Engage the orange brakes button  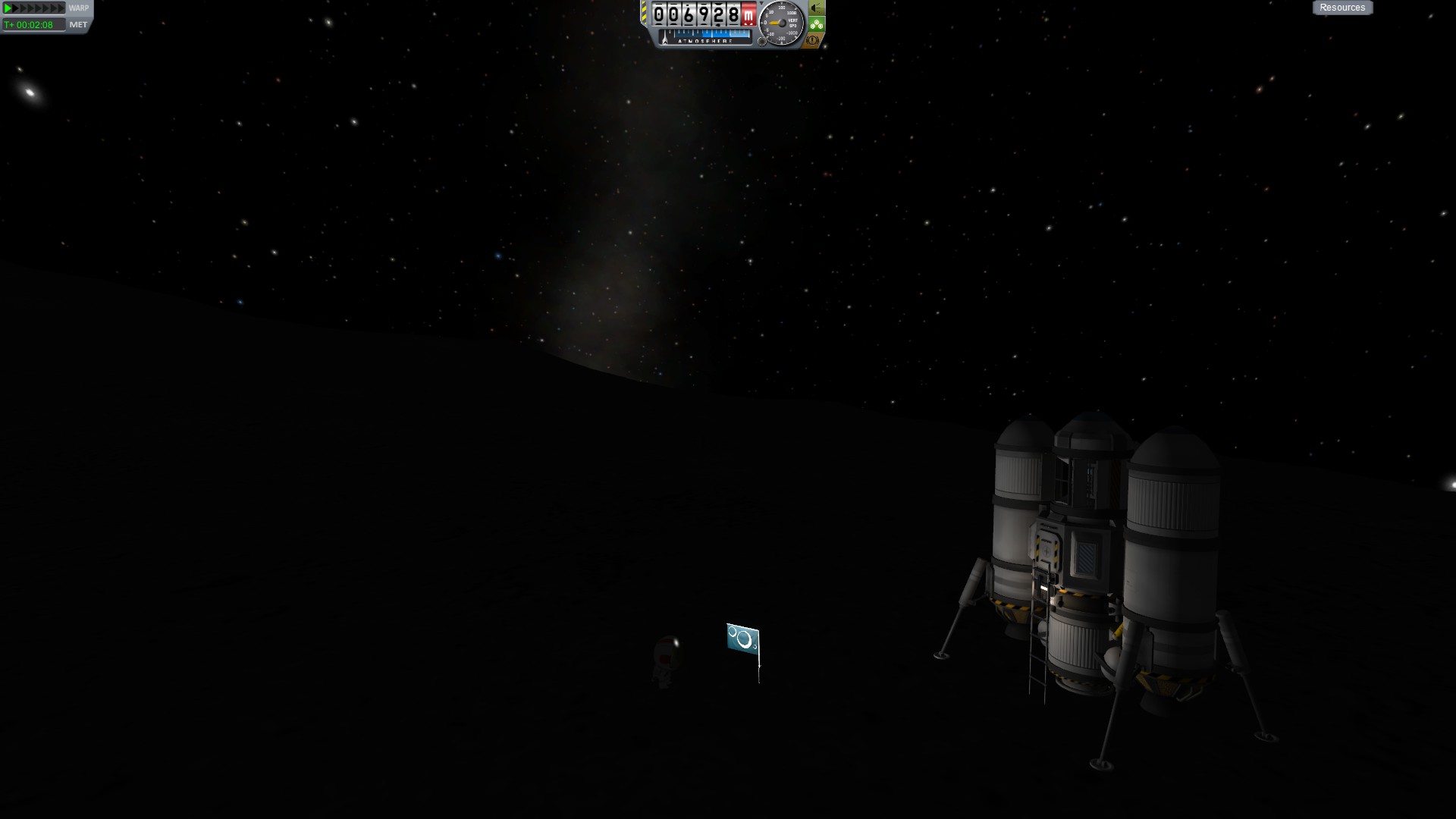pyautogui.click(x=814, y=39)
